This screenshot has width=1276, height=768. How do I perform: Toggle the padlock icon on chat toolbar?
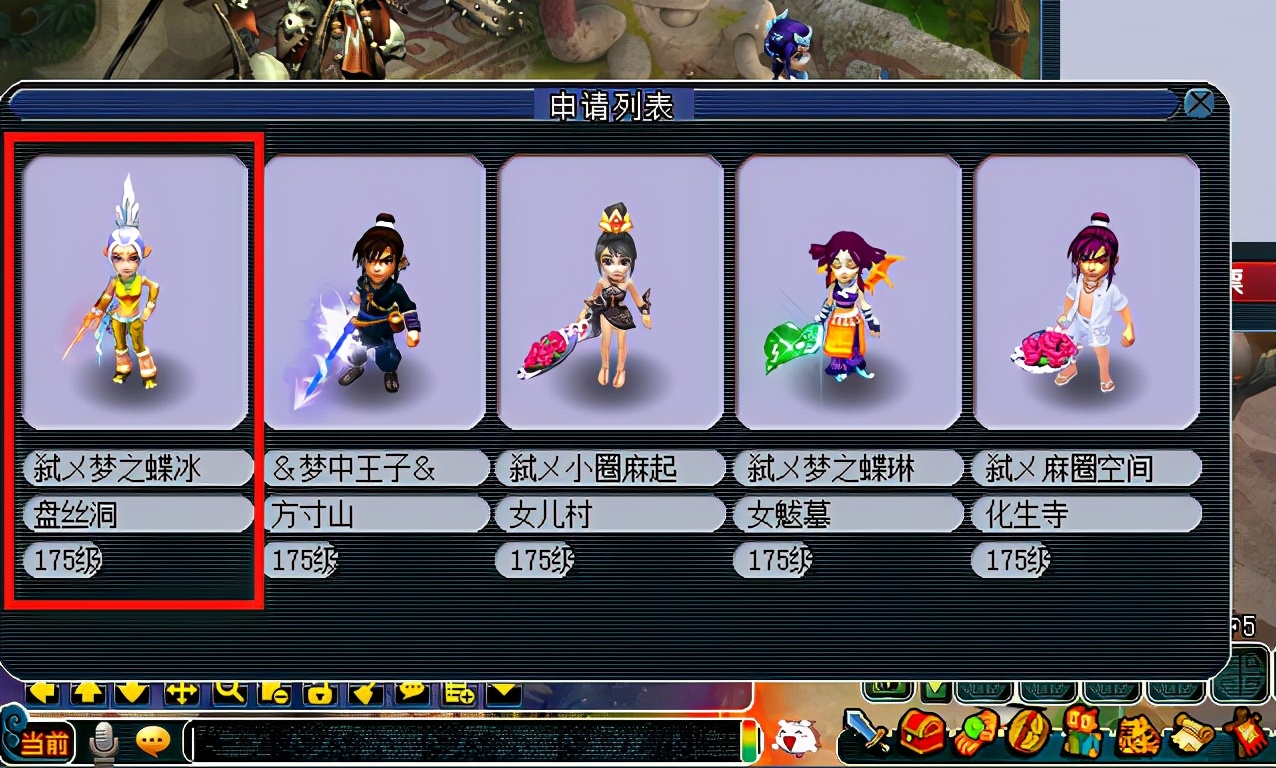click(319, 692)
